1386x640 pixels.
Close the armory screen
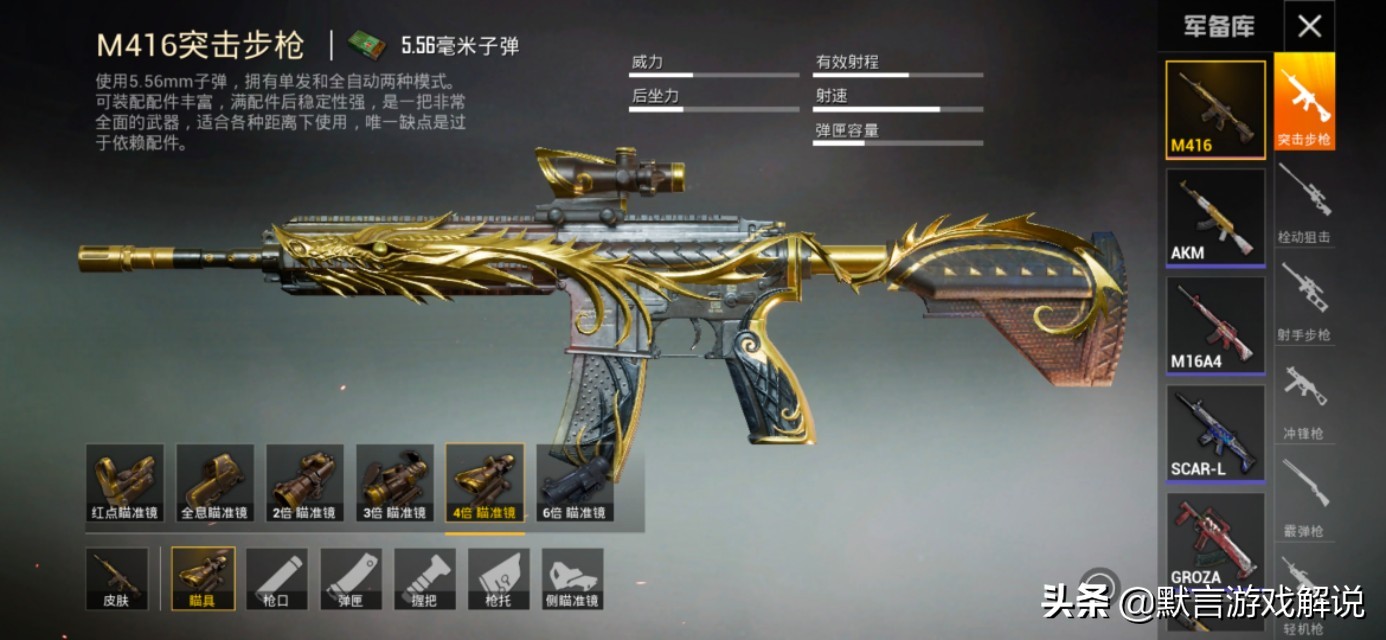(1309, 27)
